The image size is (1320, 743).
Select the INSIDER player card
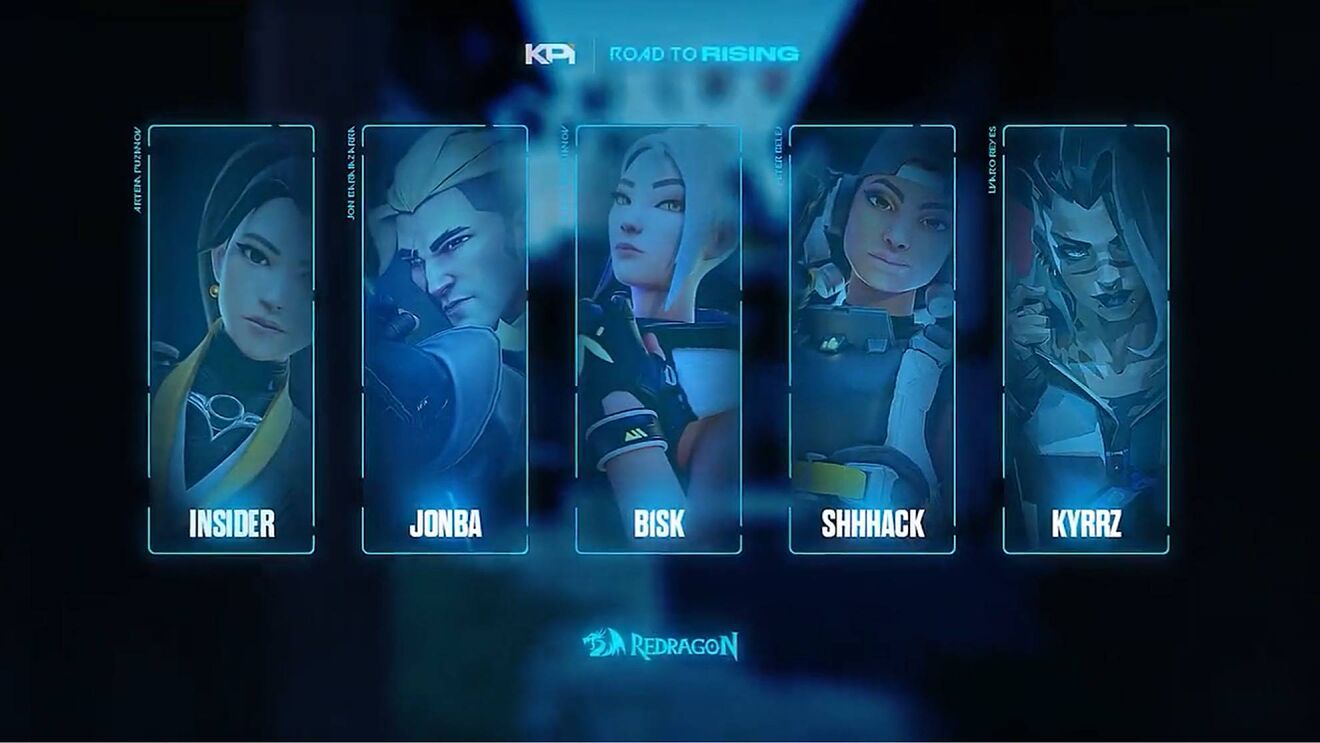(231, 339)
